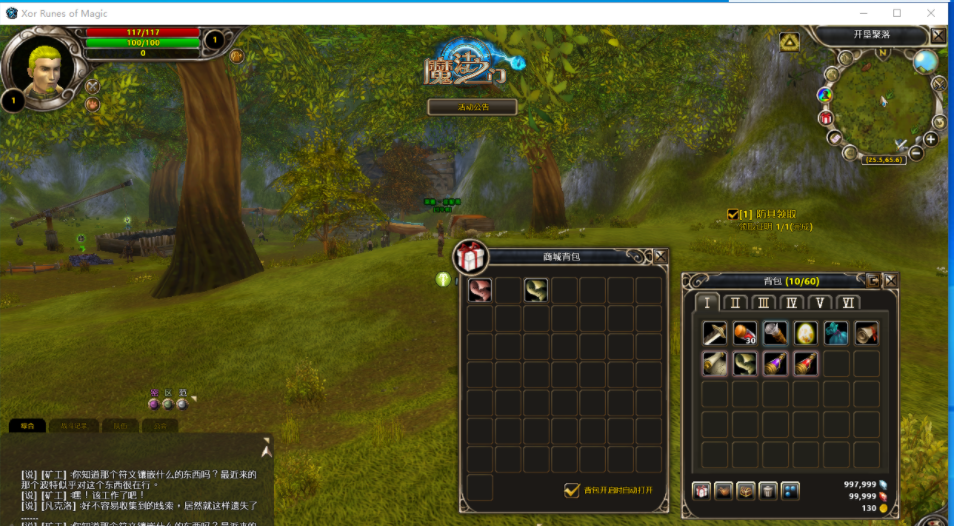Image resolution: width=956 pixels, height=526 pixels.
Task: Select the teal pouch item in the backpack
Action: pos(836,334)
